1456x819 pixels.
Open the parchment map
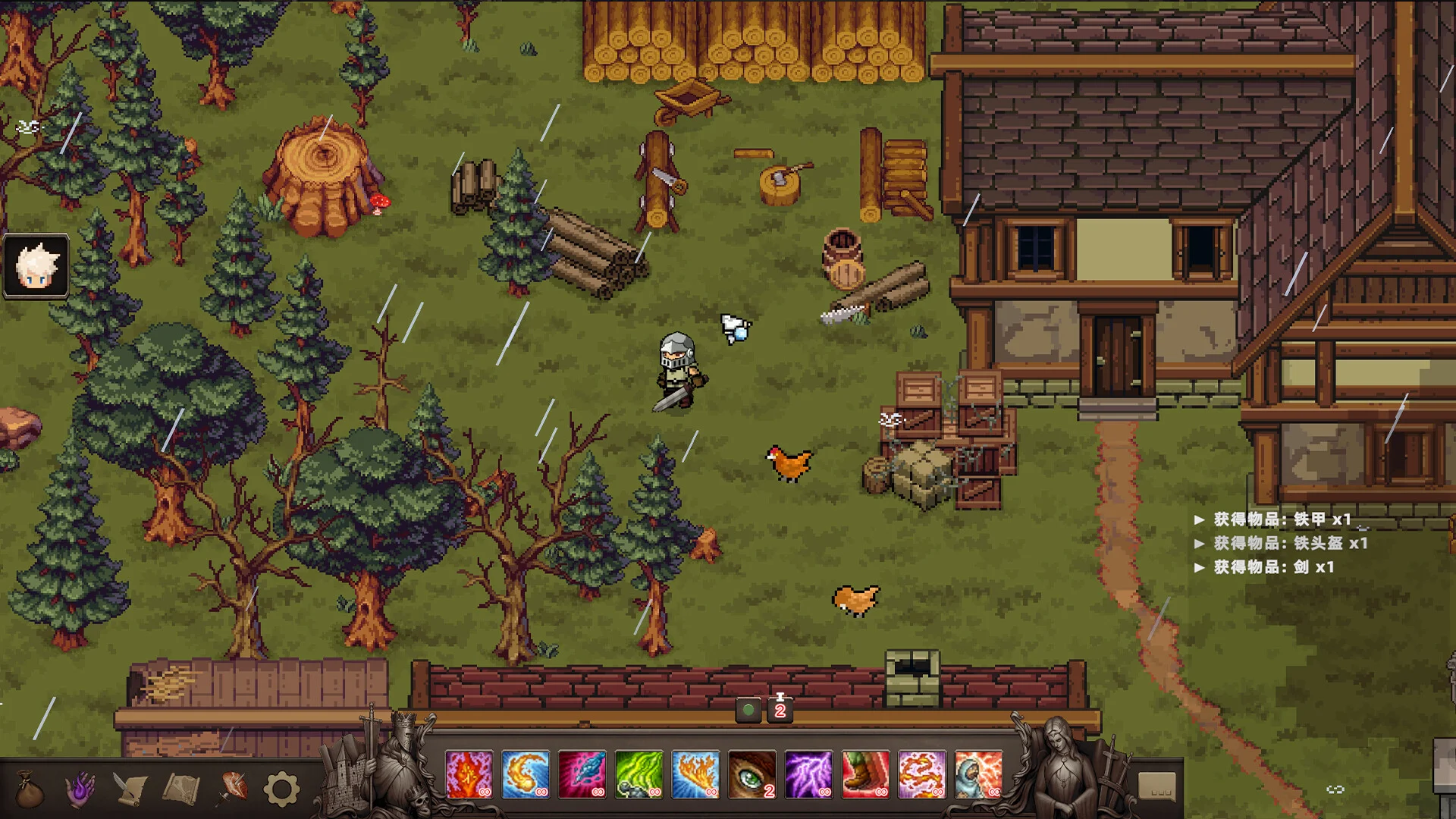[x=180, y=789]
